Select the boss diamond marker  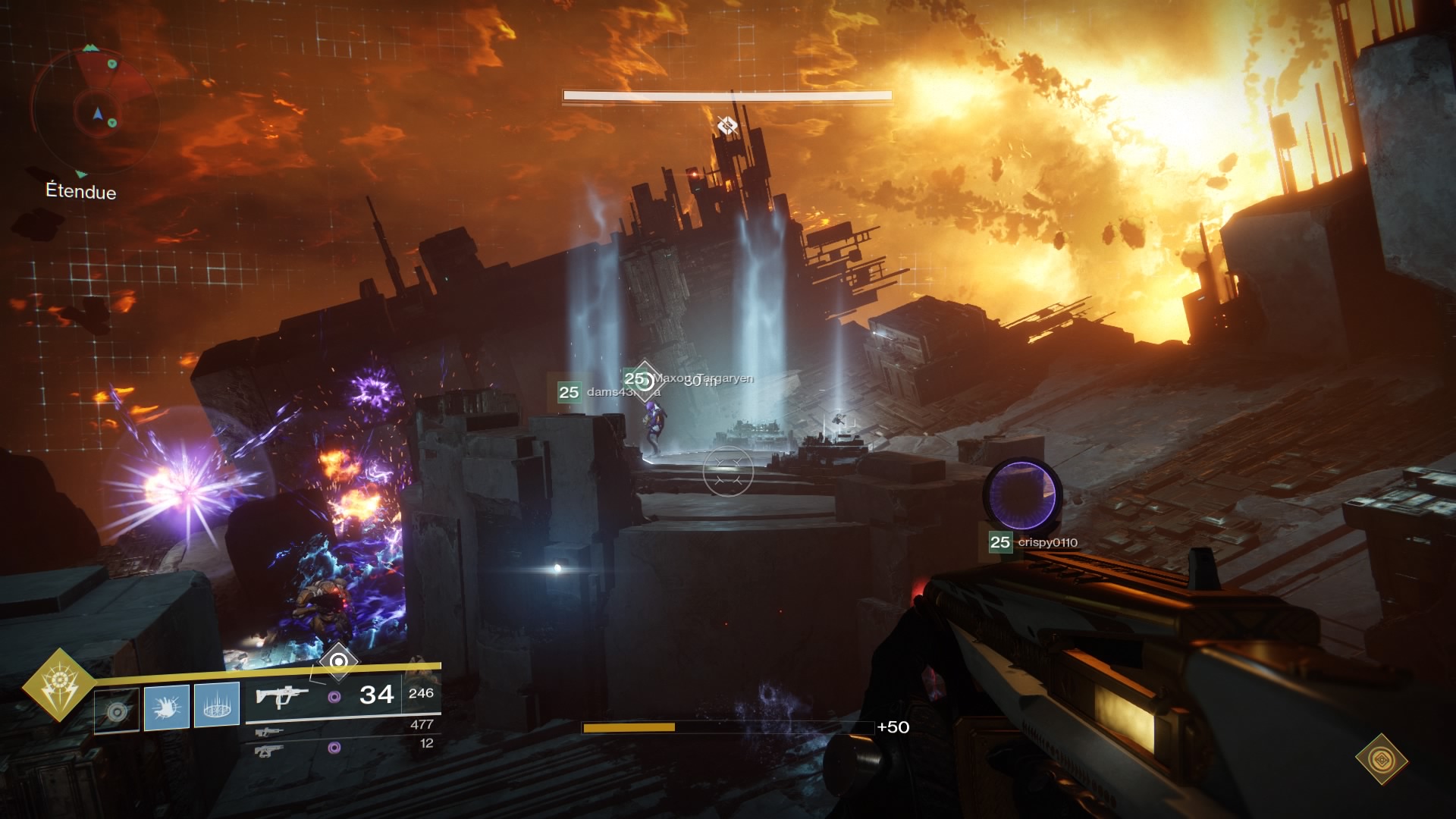click(727, 126)
